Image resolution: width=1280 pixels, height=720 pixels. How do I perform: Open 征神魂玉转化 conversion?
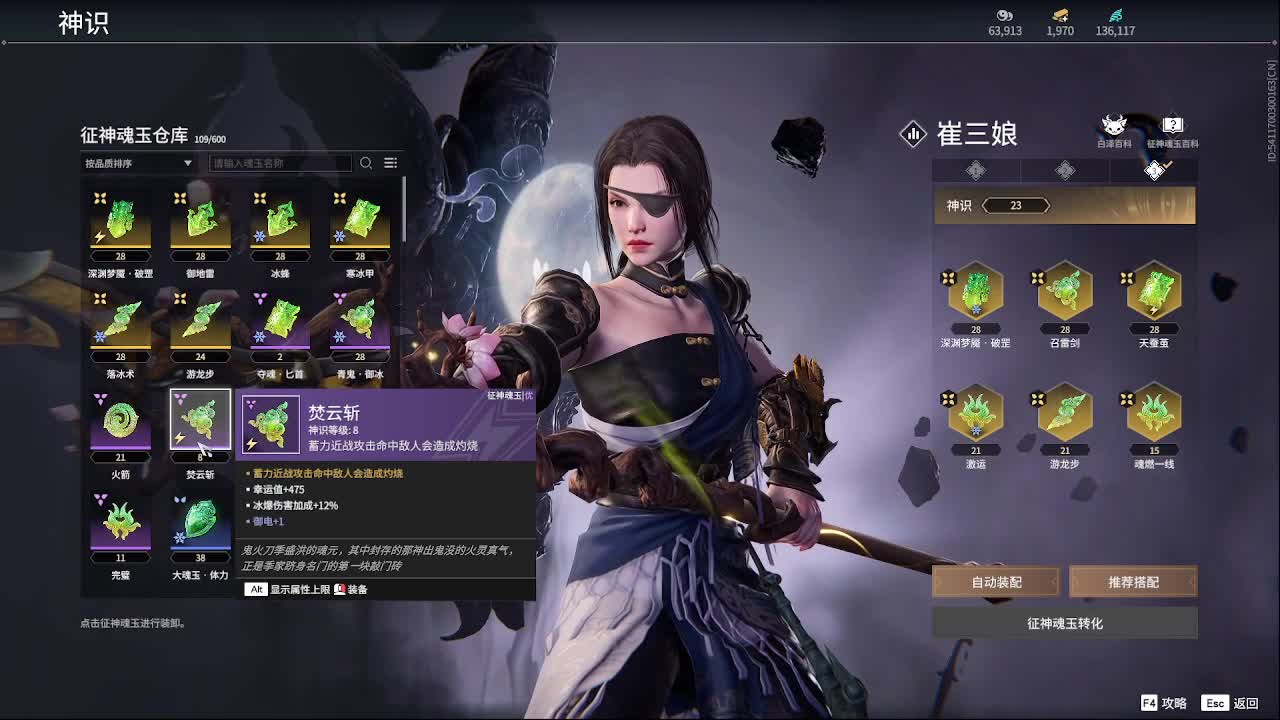coord(1065,623)
